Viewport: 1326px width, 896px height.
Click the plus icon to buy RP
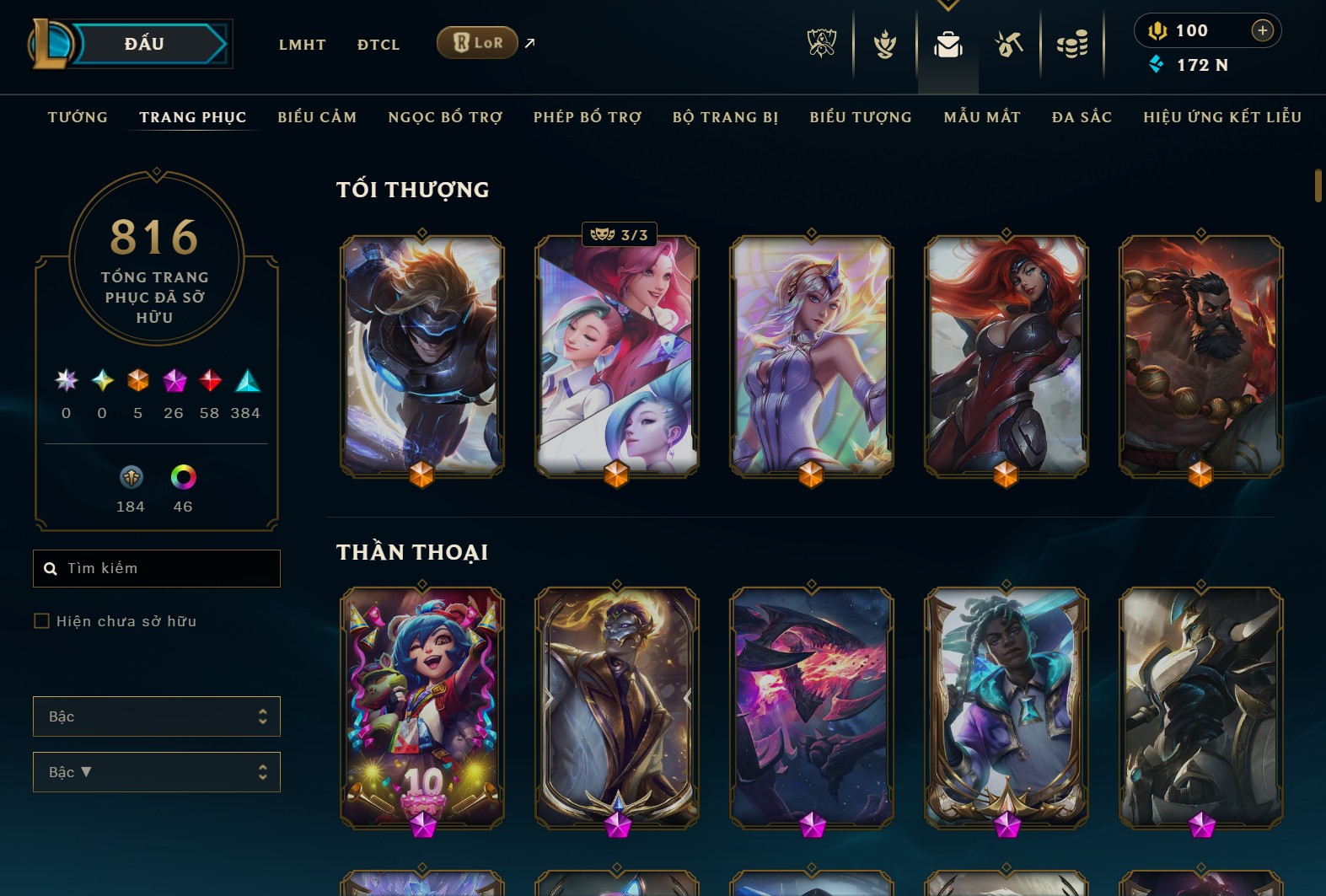[x=1263, y=30]
